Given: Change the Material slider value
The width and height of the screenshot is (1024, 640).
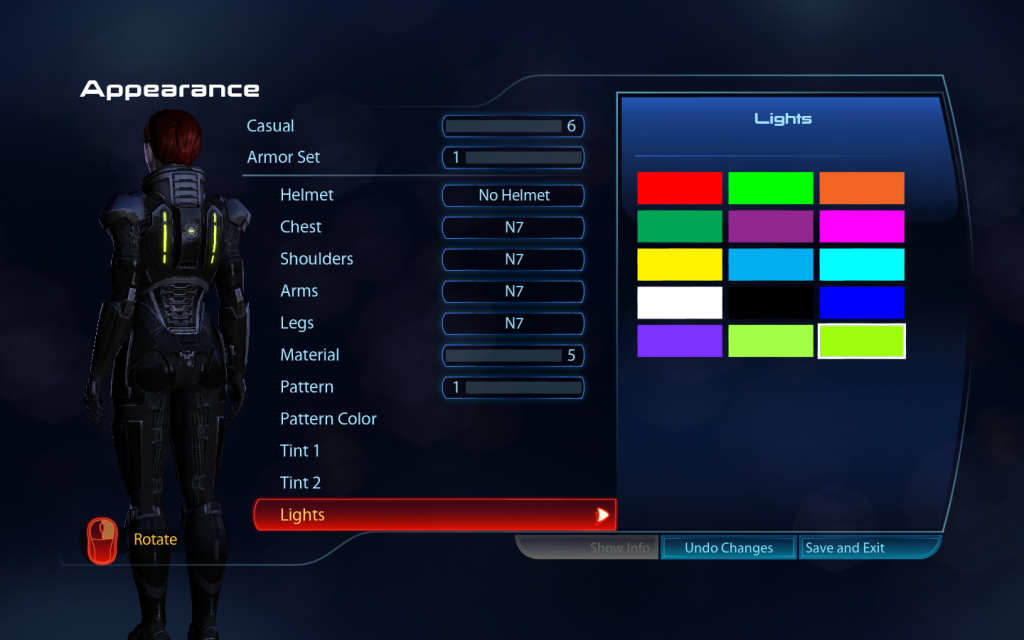Looking at the screenshot, I should 513,355.
